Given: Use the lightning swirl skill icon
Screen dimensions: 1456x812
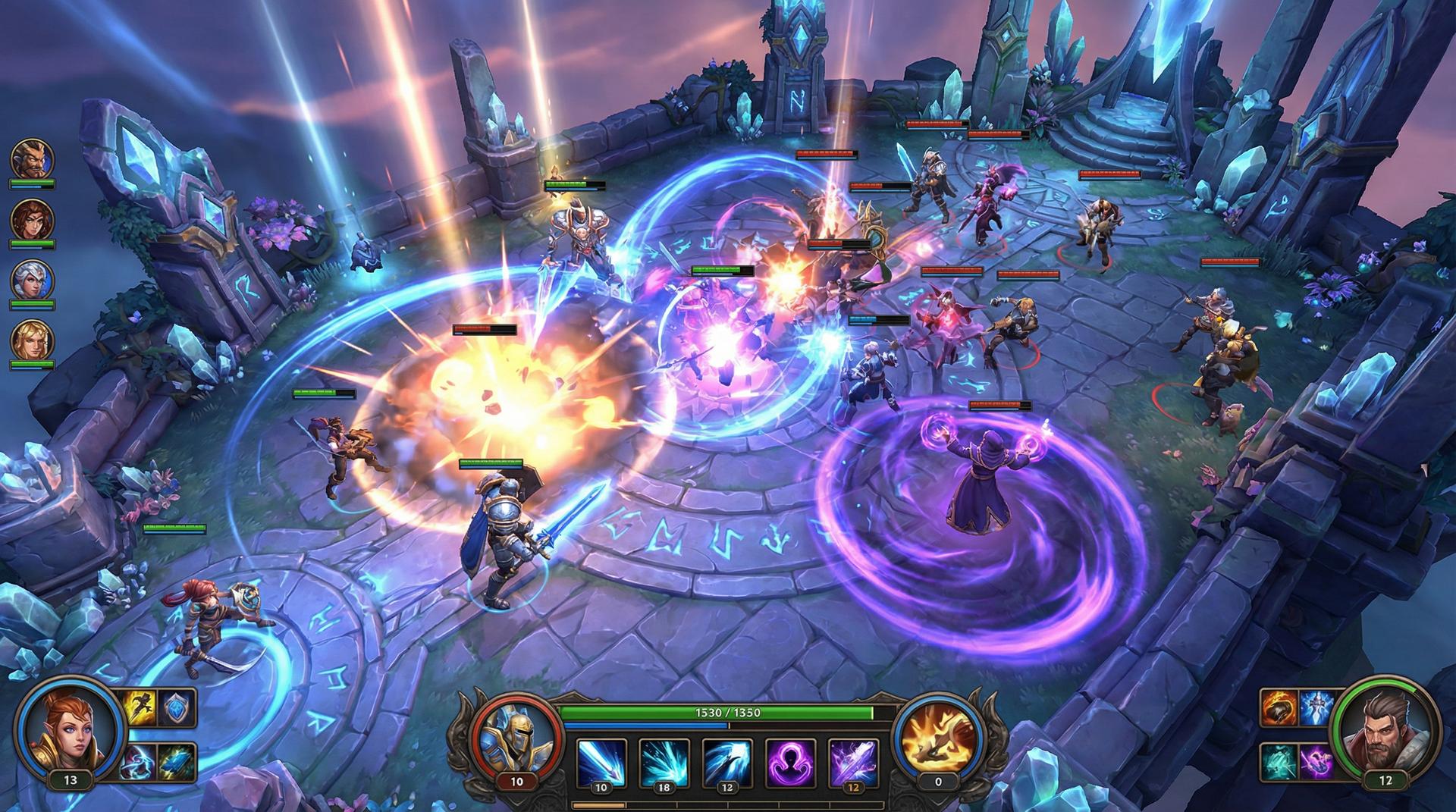Looking at the screenshot, I should click(x=140, y=760).
